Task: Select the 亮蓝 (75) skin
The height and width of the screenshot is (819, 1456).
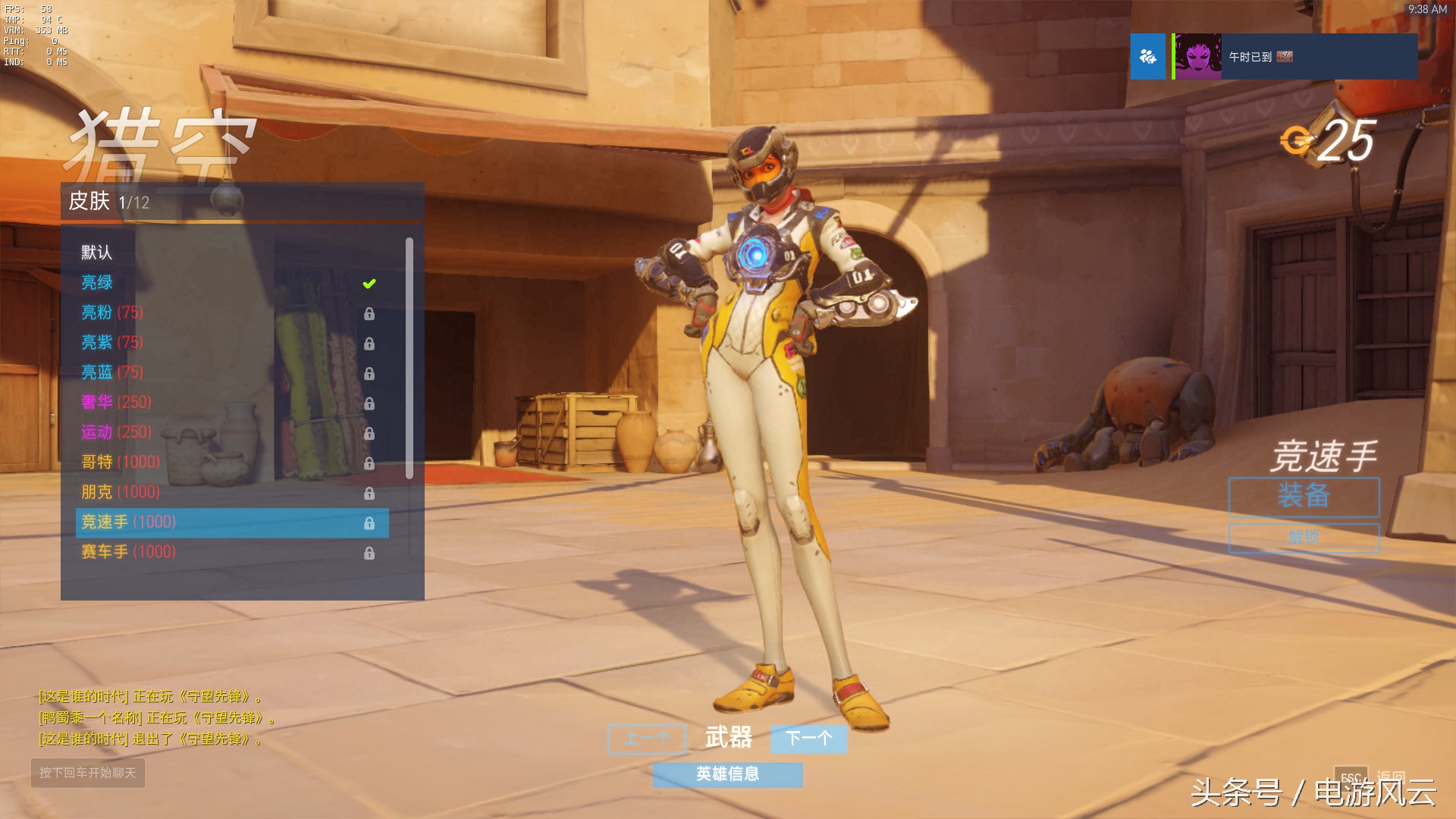Action: [x=112, y=372]
